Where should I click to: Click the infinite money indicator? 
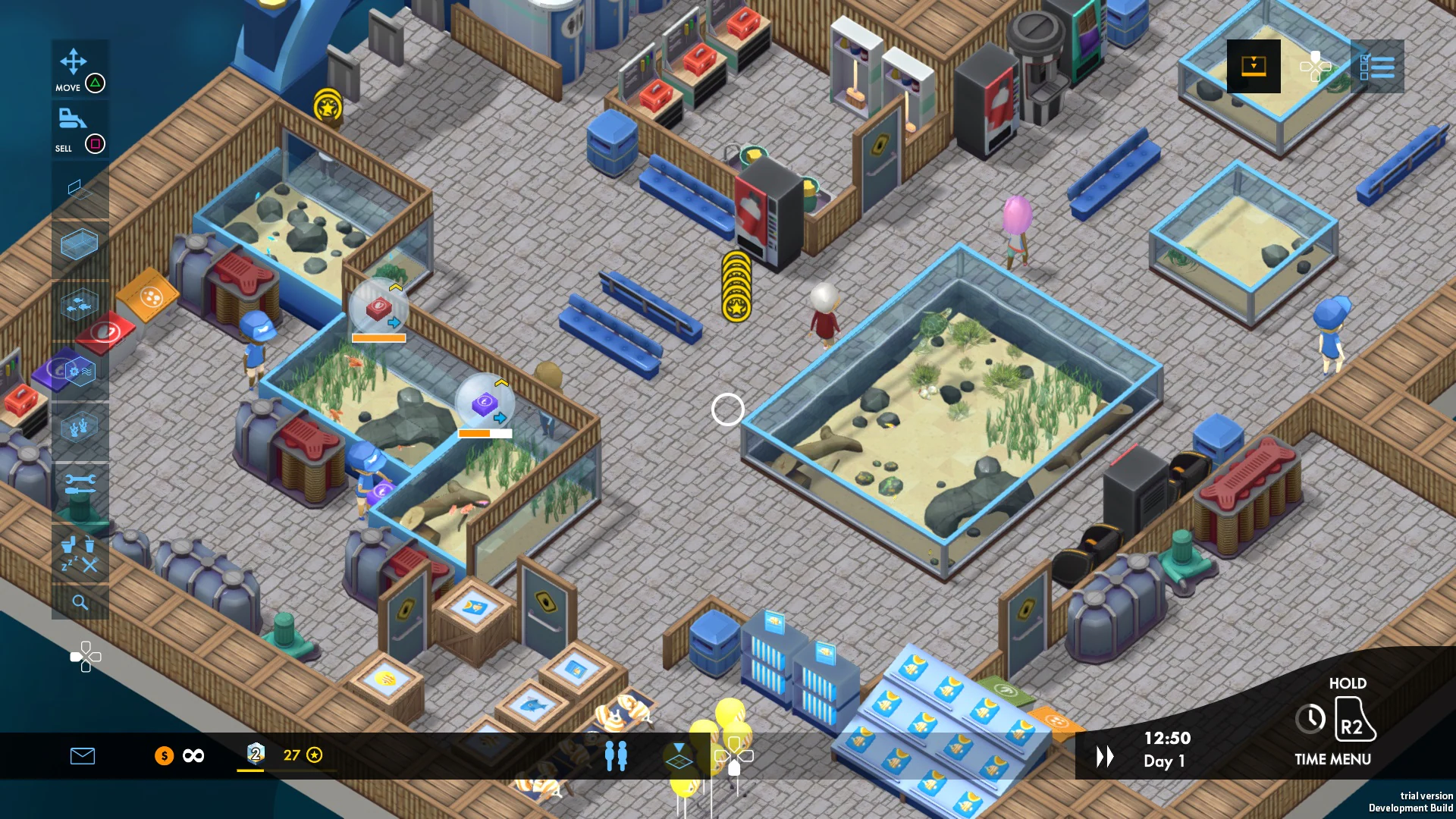coord(192,755)
